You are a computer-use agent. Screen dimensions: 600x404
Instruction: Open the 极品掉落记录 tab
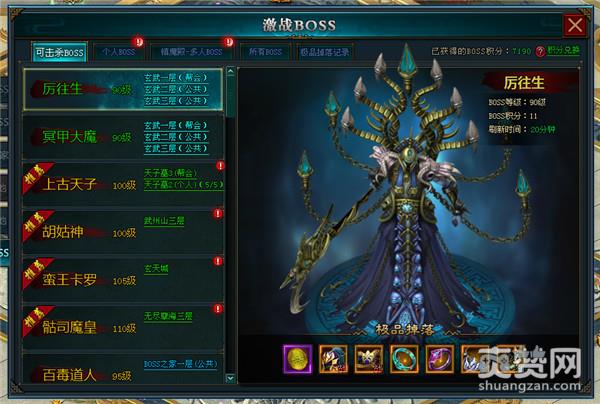coord(324,51)
